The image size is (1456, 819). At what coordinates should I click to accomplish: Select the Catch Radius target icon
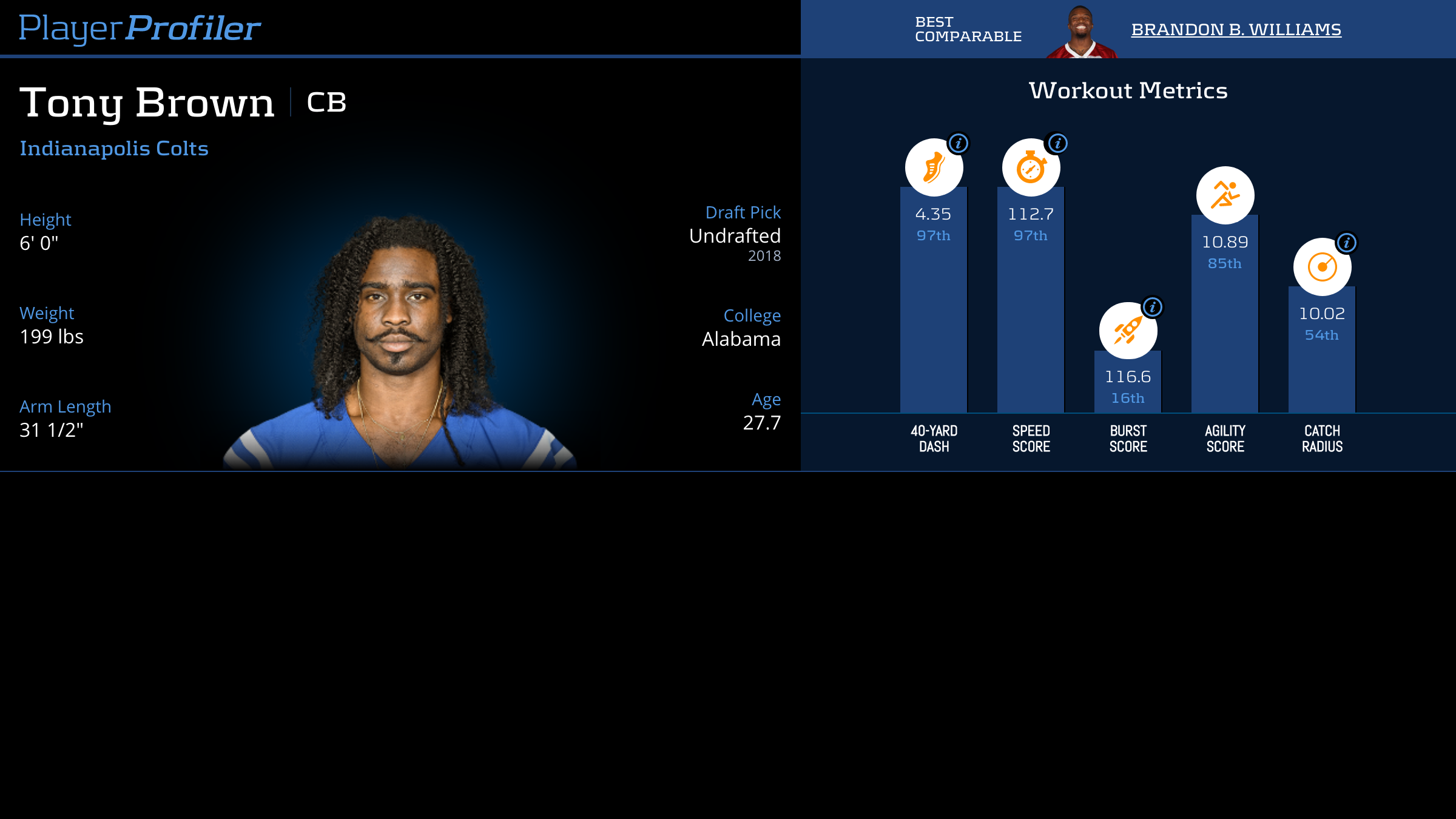(1322, 267)
